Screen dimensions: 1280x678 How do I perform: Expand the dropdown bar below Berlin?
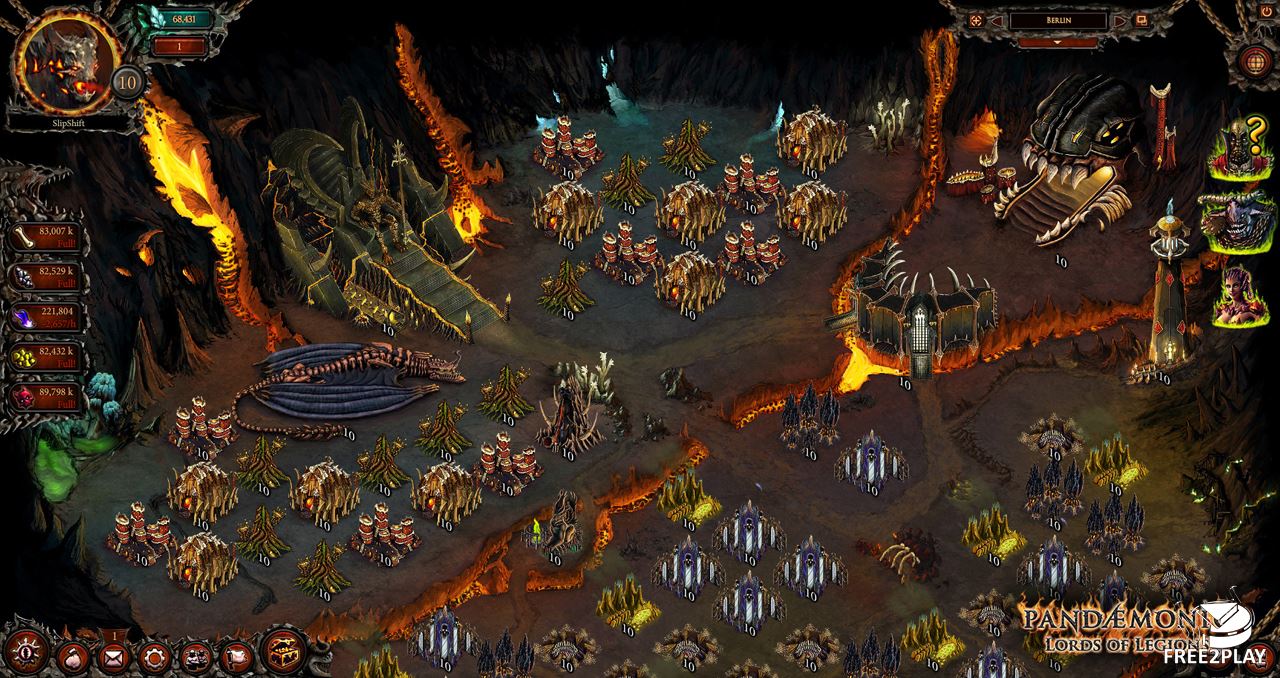tap(1059, 43)
